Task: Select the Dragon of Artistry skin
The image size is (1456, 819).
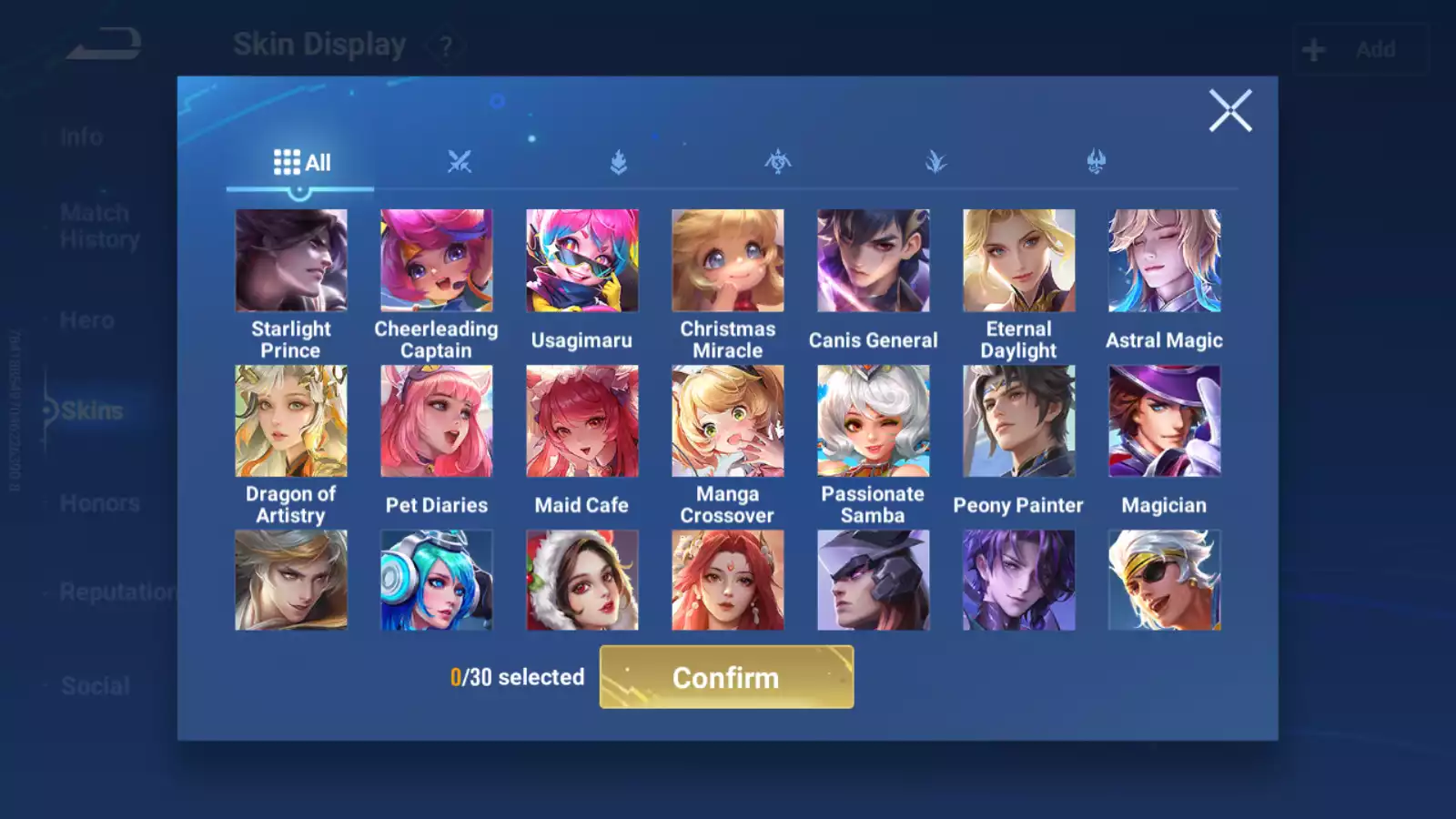Action: pyautogui.click(x=291, y=421)
